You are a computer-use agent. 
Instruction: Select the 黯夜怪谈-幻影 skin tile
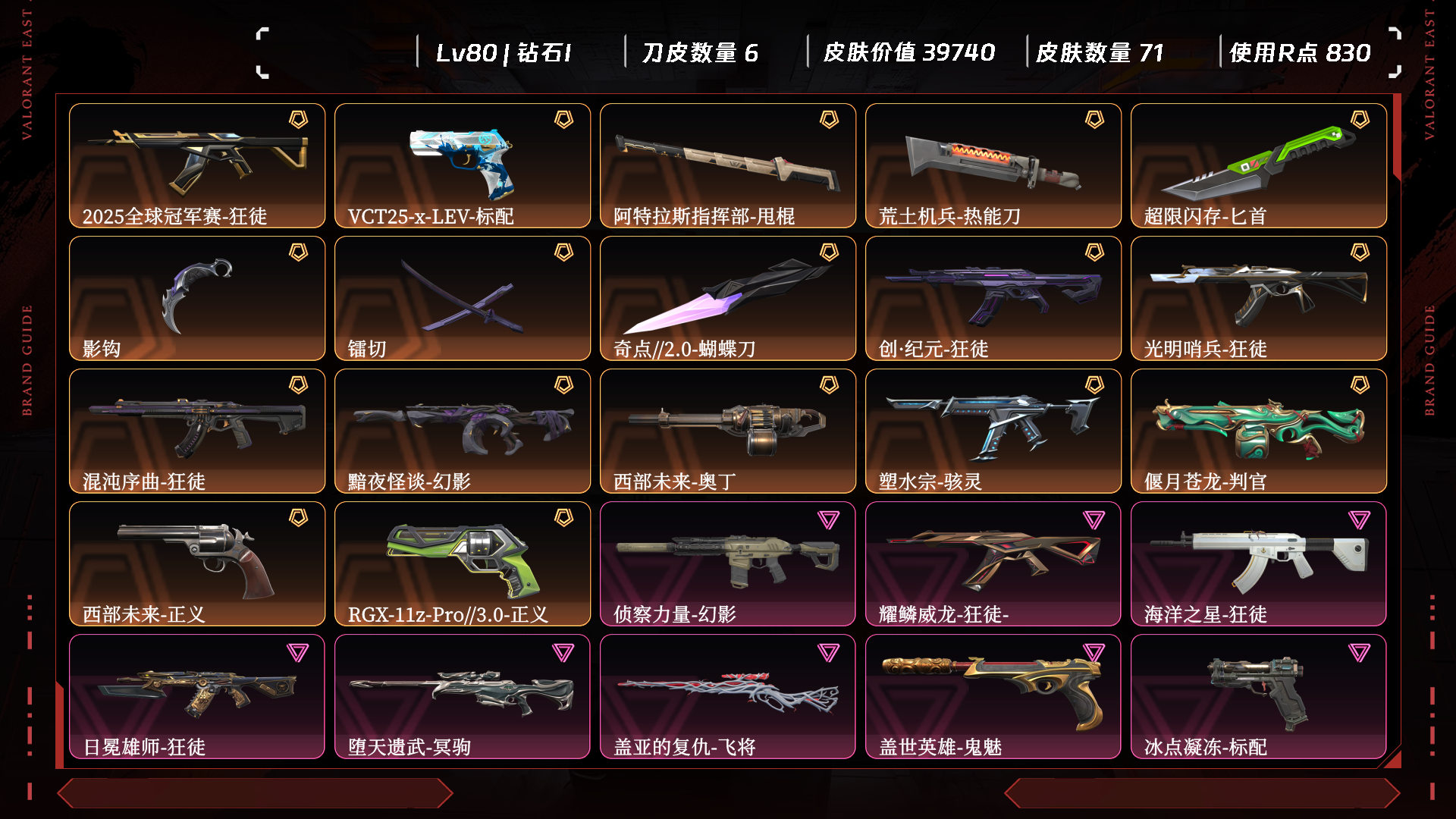click(x=463, y=431)
